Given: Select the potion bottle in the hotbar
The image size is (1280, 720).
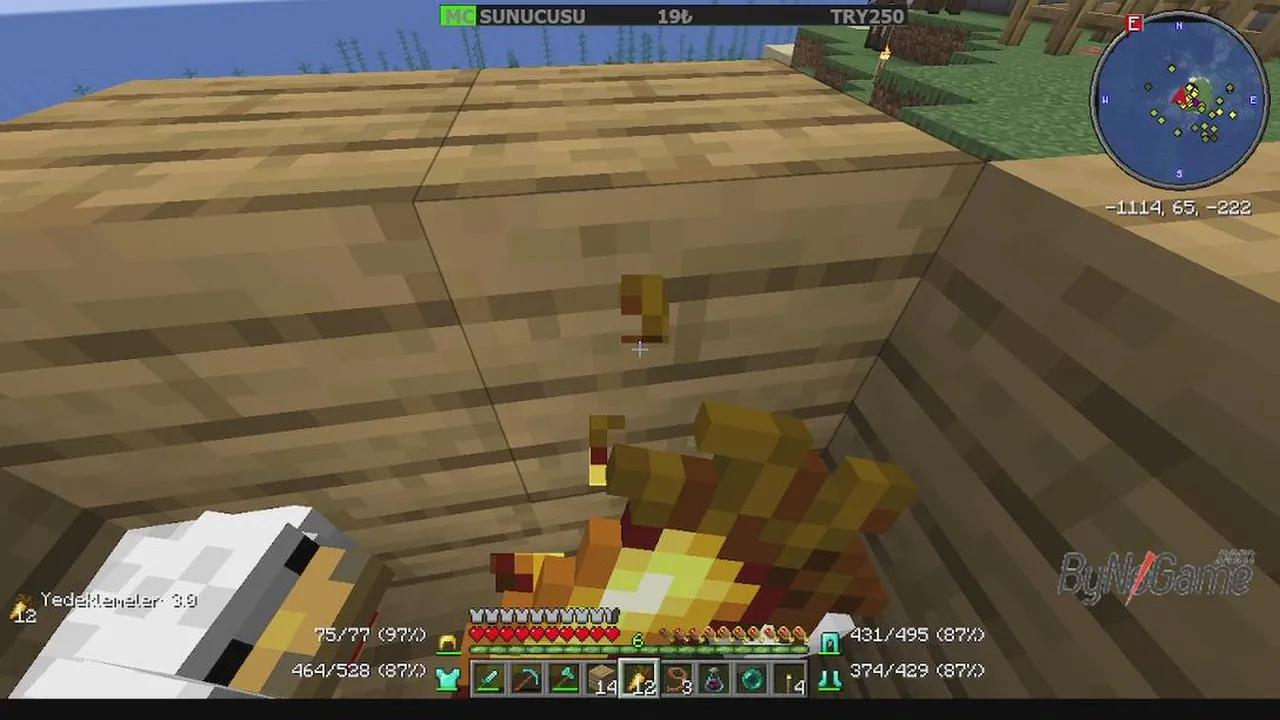Looking at the screenshot, I should (713, 678).
